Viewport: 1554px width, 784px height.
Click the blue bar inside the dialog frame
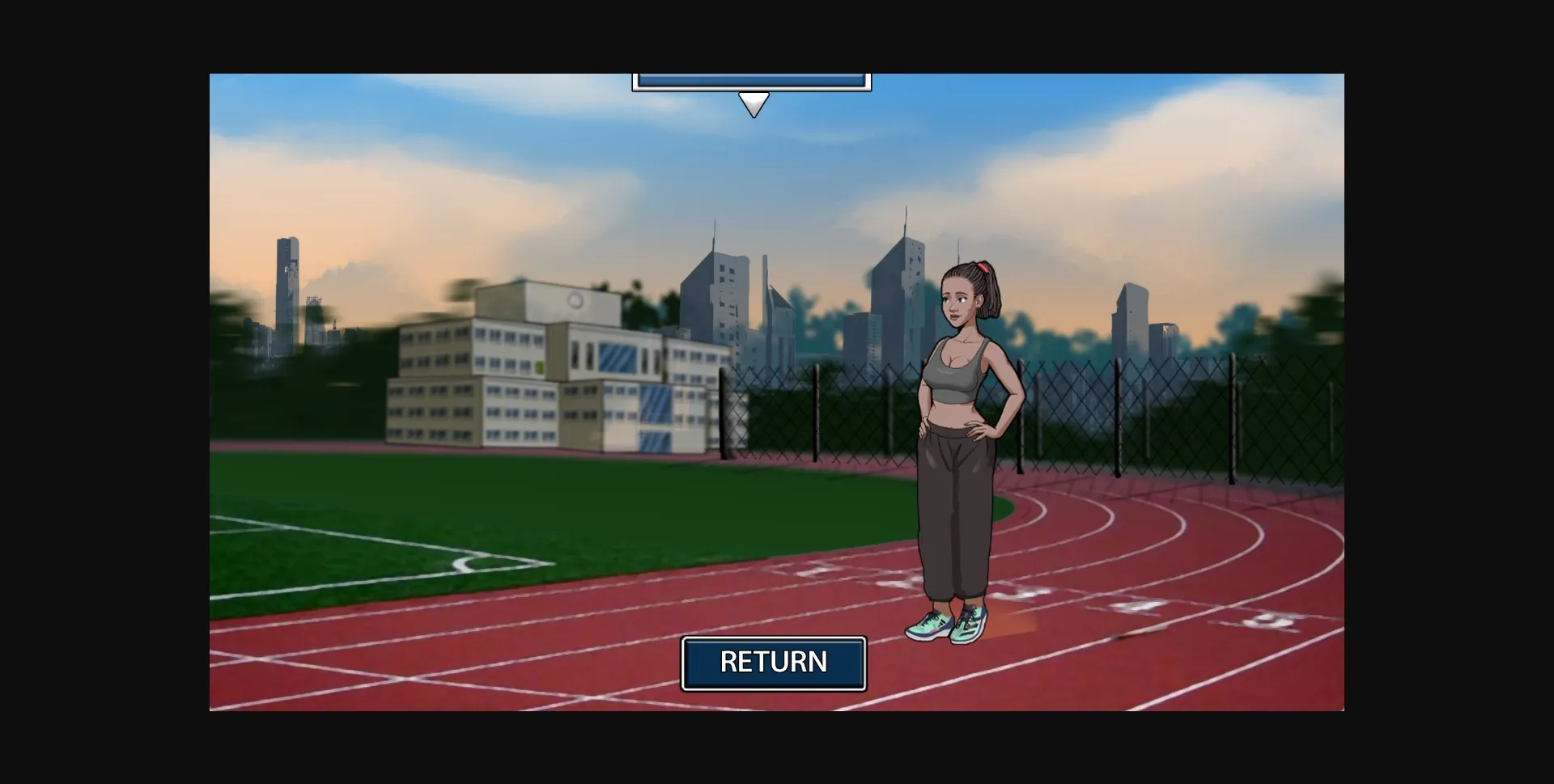coord(751,78)
